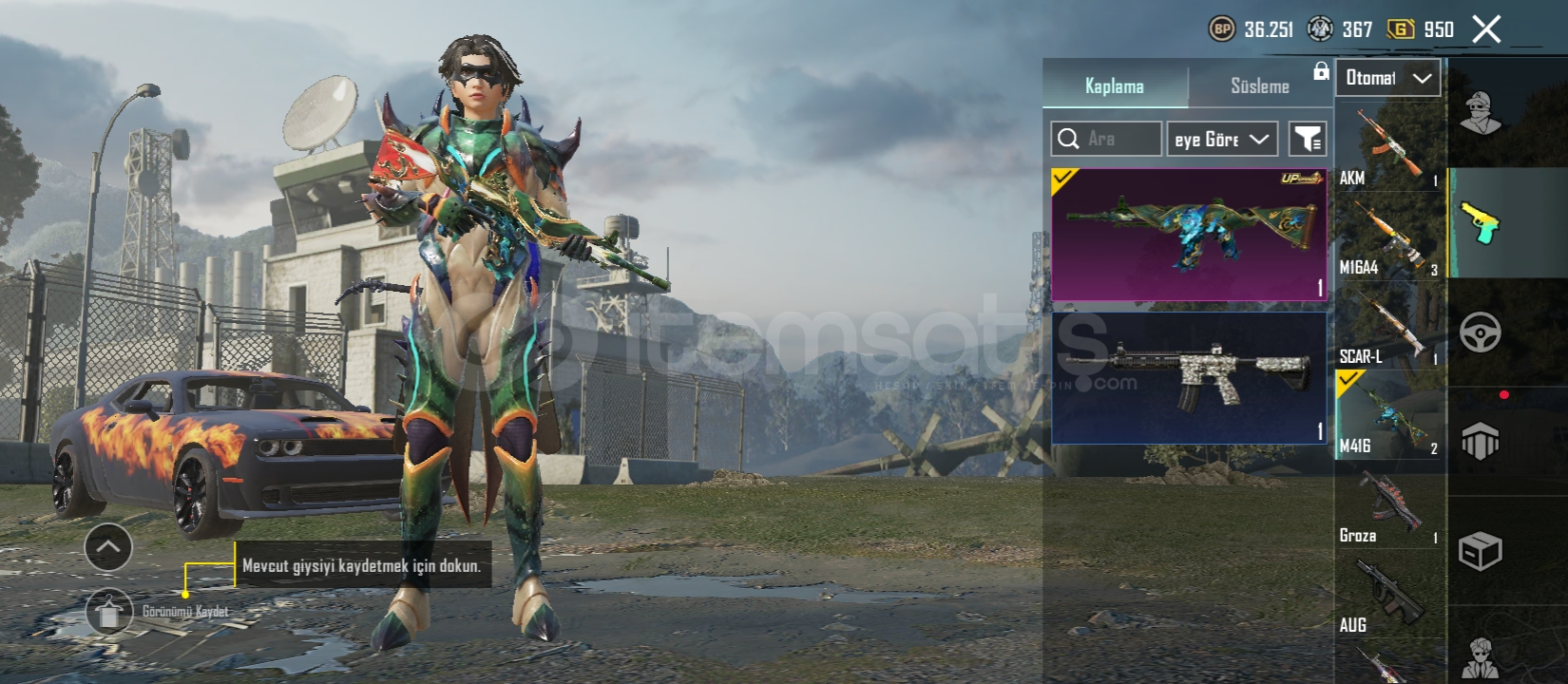Image resolution: width=1568 pixels, height=684 pixels.
Task: Open the sort-by dropdown next to search
Action: click(x=1221, y=139)
